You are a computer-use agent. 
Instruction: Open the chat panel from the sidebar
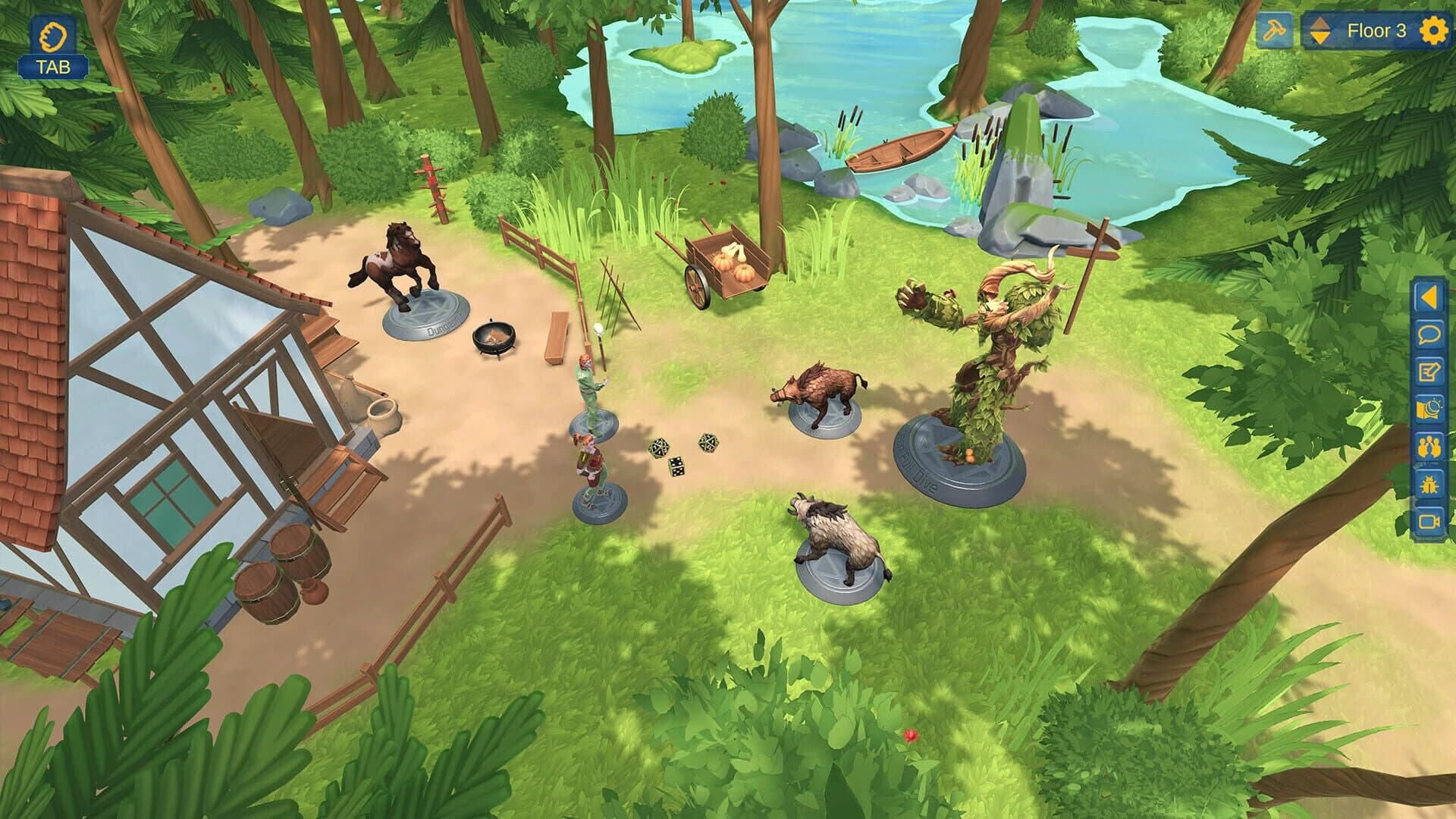coord(1429,333)
